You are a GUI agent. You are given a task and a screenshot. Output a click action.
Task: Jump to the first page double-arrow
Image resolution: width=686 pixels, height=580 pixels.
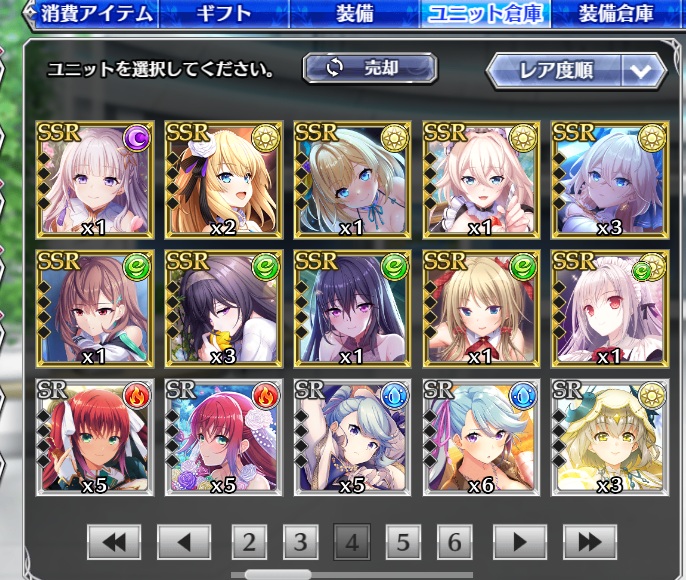click(114, 542)
